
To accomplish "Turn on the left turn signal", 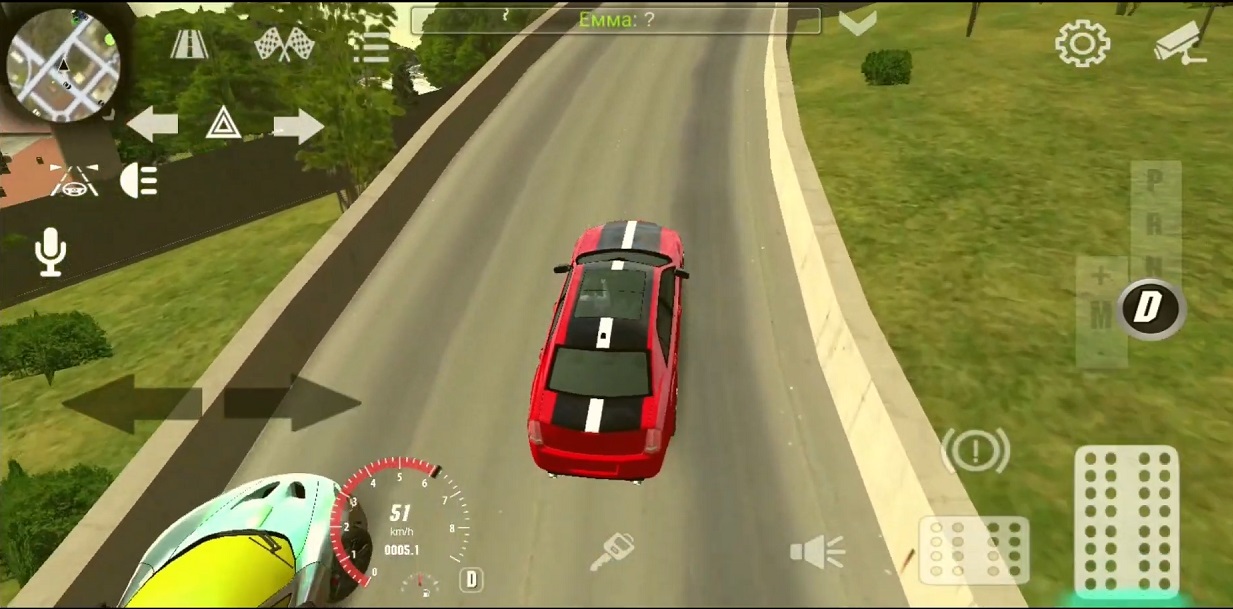I will pos(152,125).
